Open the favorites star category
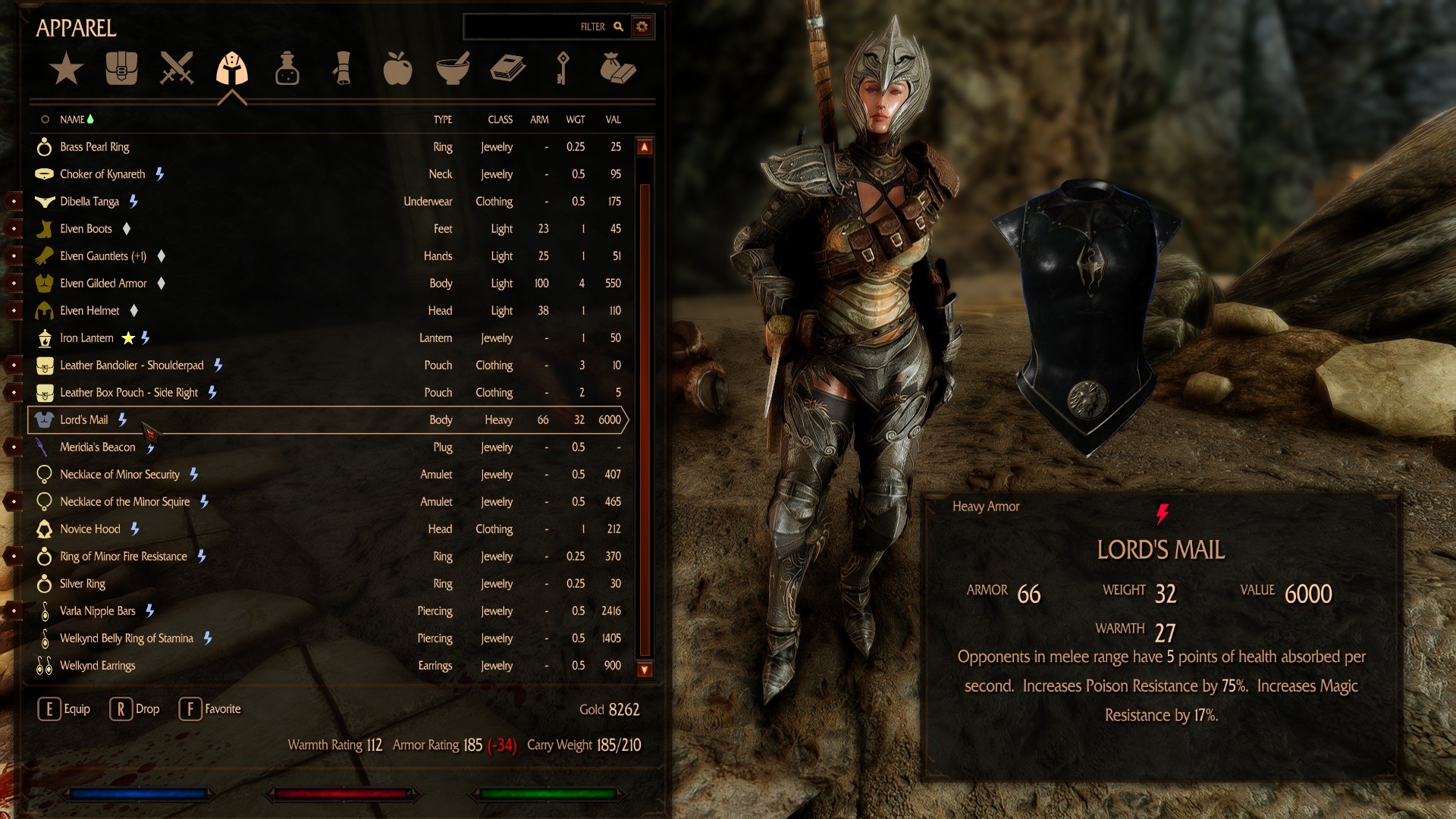1456x819 pixels. point(66,69)
